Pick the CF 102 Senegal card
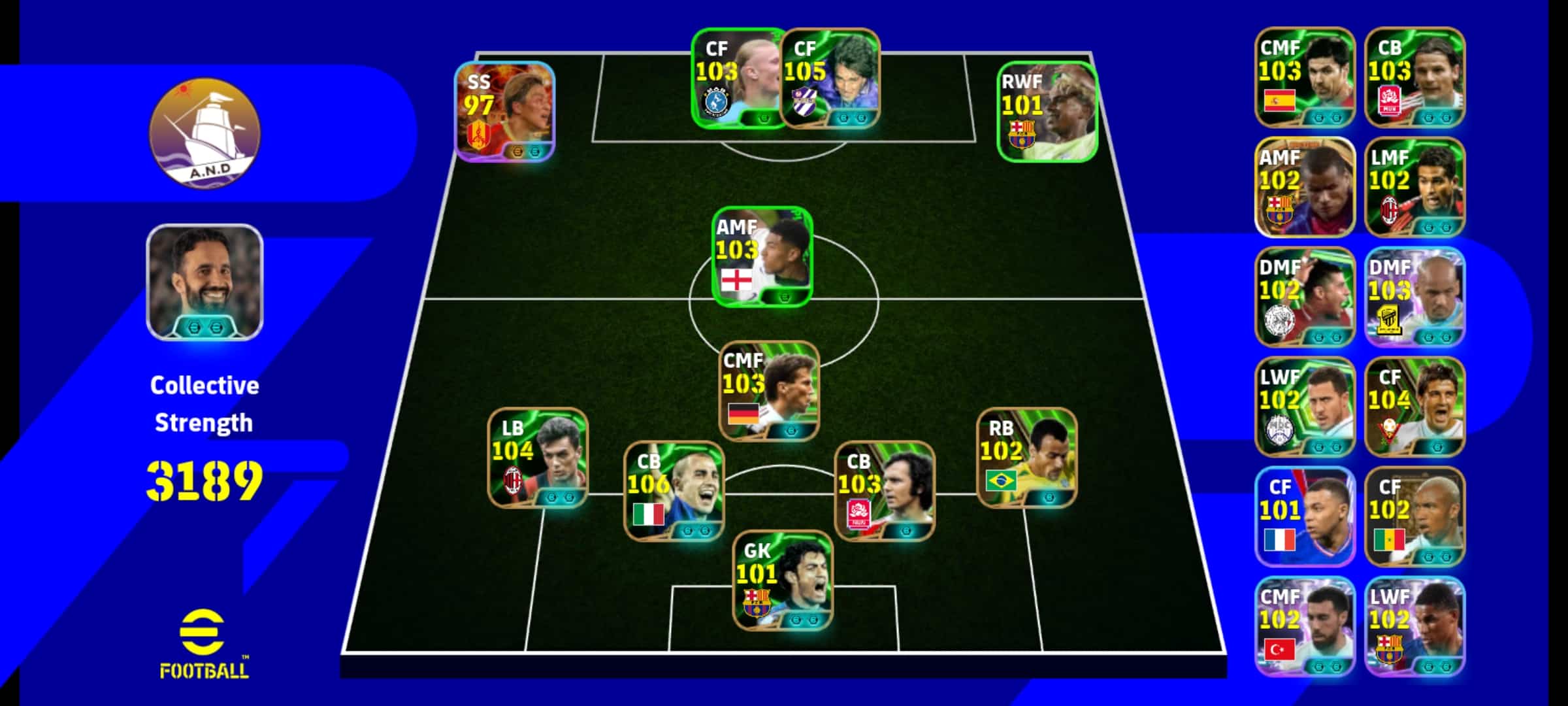The height and width of the screenshot is (706, 1568). (x=1414, y=516)
